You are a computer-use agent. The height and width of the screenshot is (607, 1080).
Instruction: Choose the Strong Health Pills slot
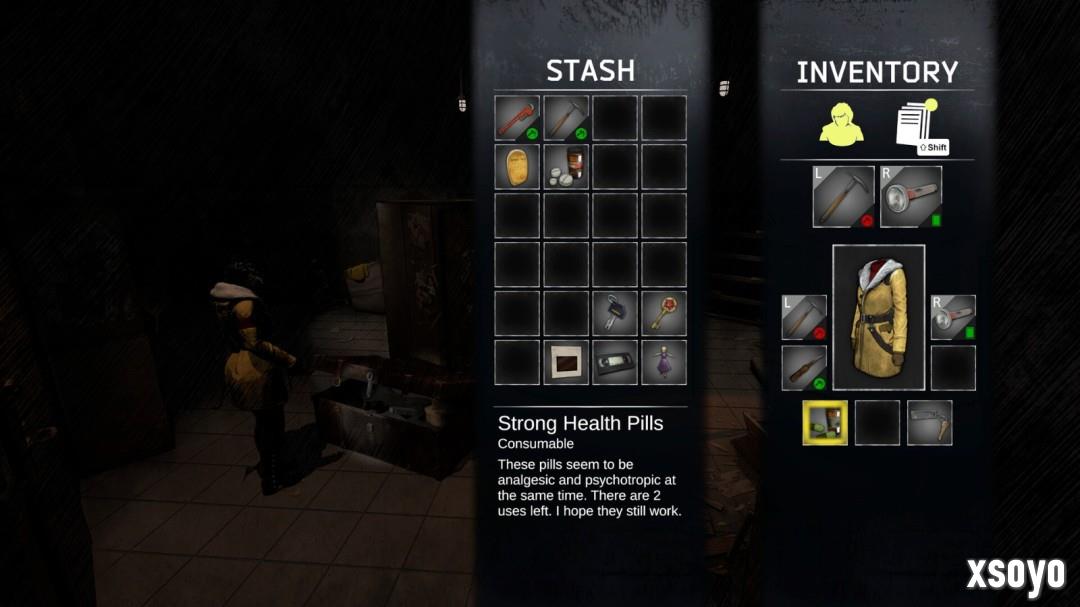point(566,167)
